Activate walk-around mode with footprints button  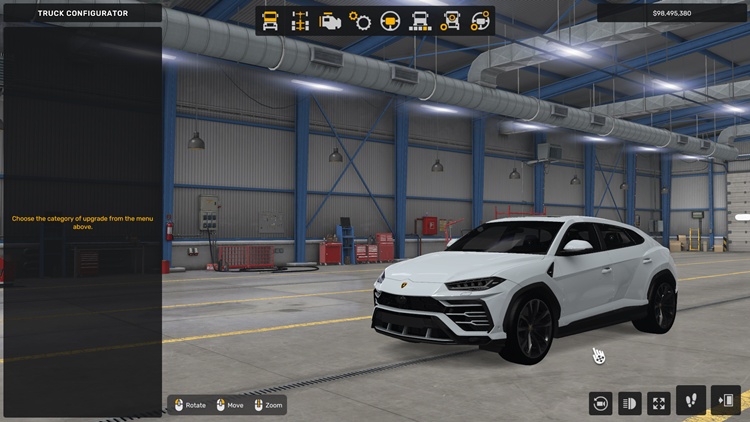[691, 400]
